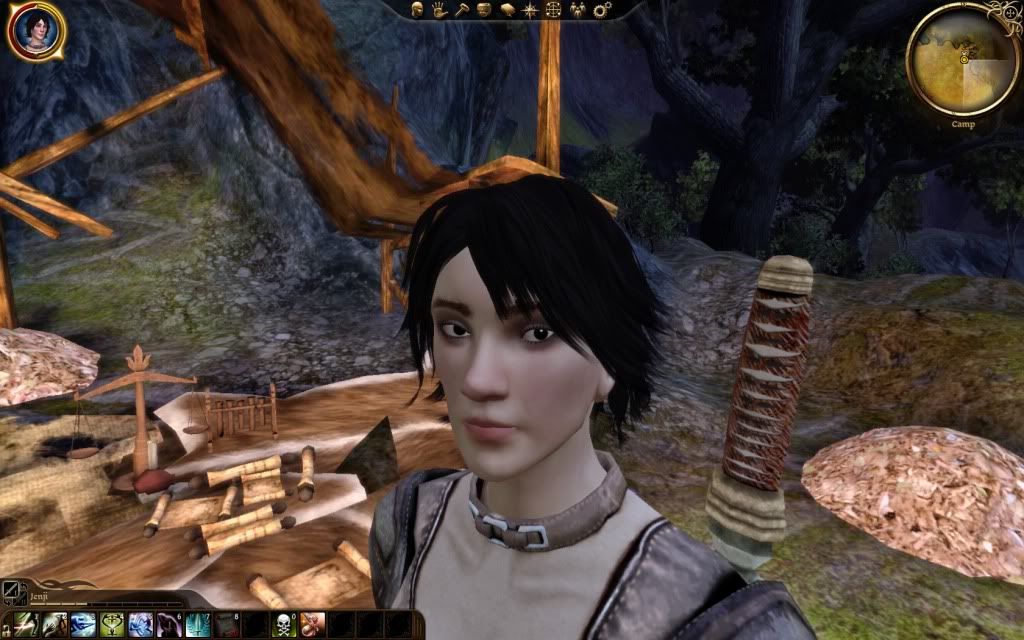Activate the glowing sword ability in slot 7
Screen dimensions: 1024x640
tap(197, 625)
